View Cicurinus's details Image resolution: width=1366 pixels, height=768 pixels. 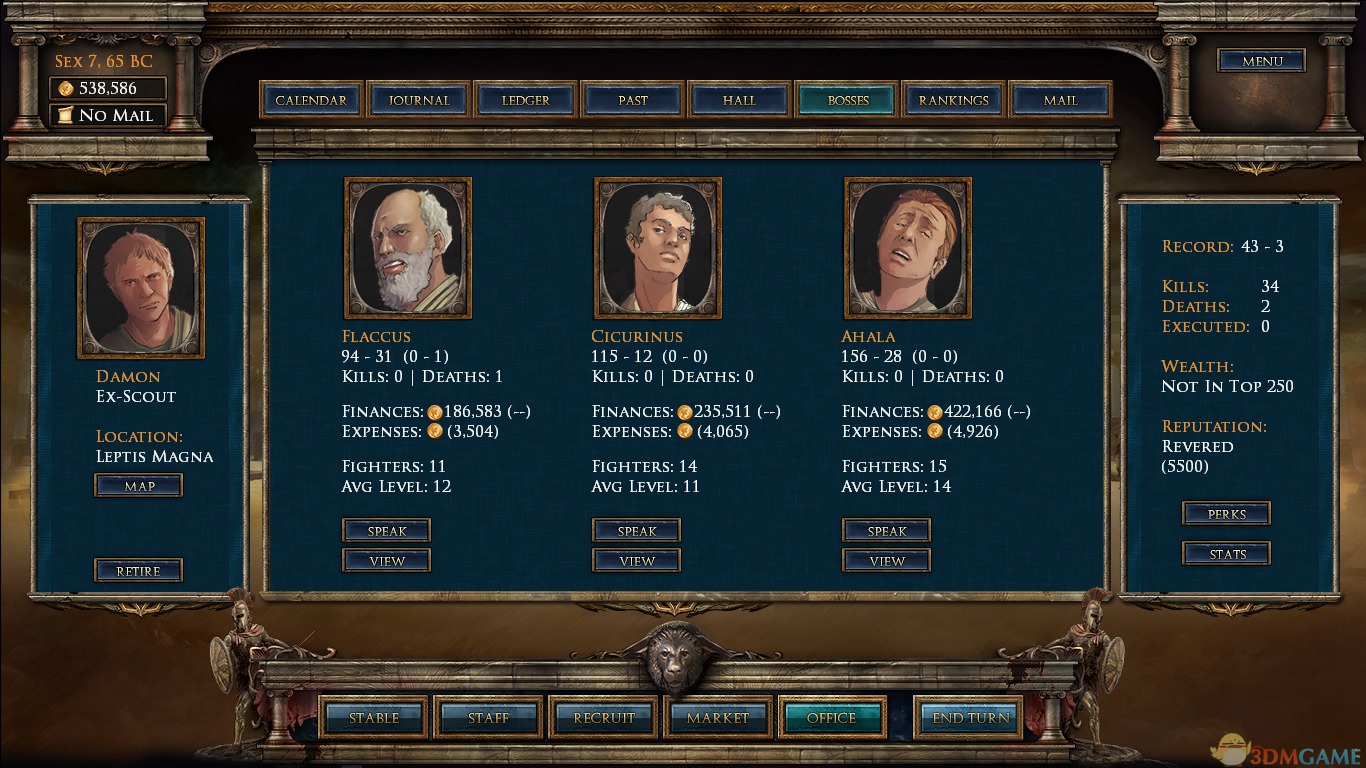637,561
